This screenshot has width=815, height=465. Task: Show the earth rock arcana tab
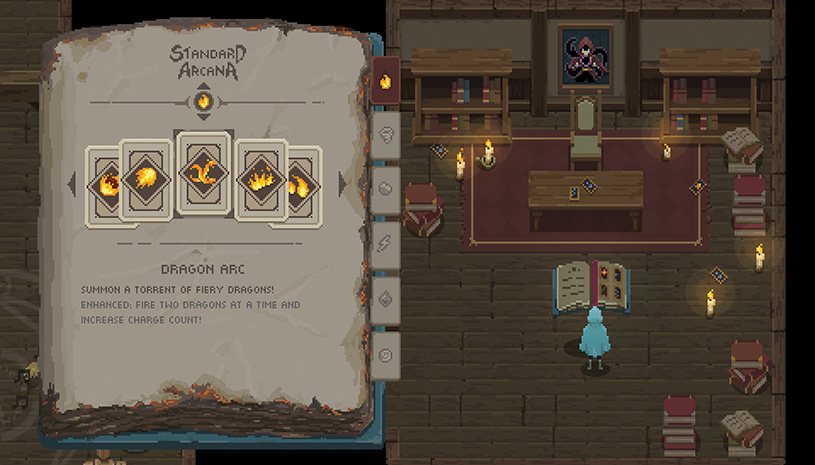(x=386, y=188)
